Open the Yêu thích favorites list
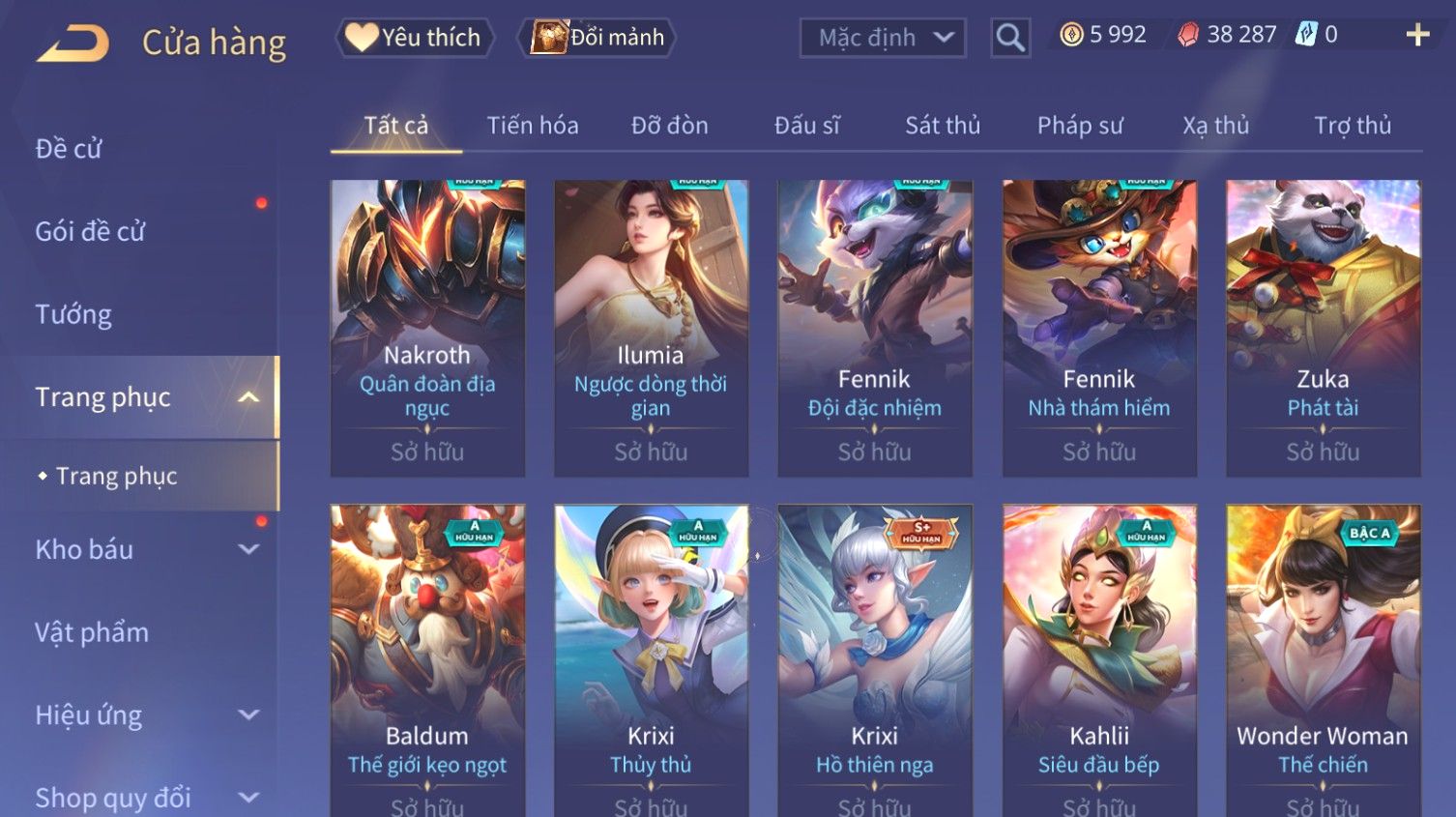Viewport: 1456px width, 817px height. coord(415,38)
